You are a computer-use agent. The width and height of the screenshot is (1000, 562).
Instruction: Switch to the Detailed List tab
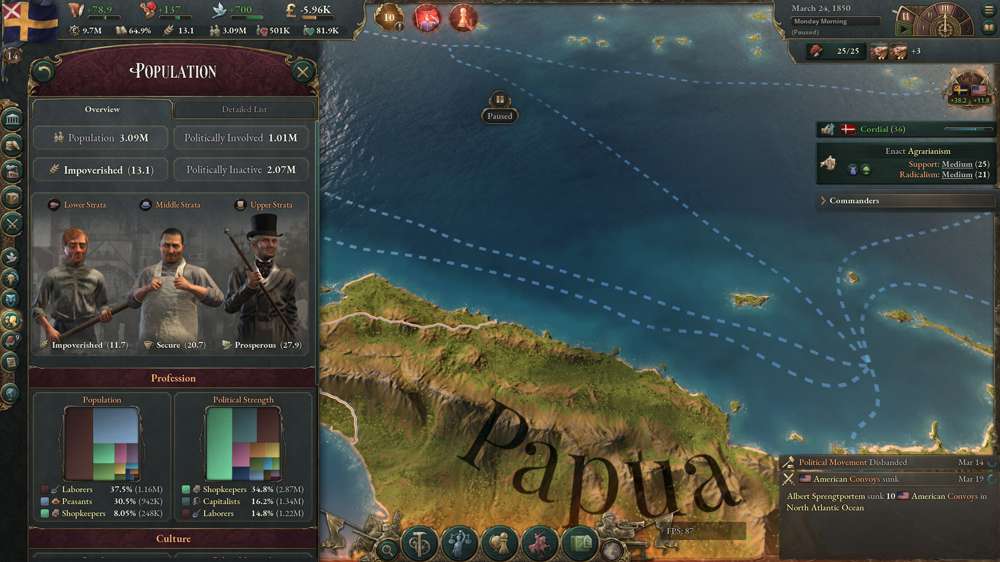coord(244,109)
